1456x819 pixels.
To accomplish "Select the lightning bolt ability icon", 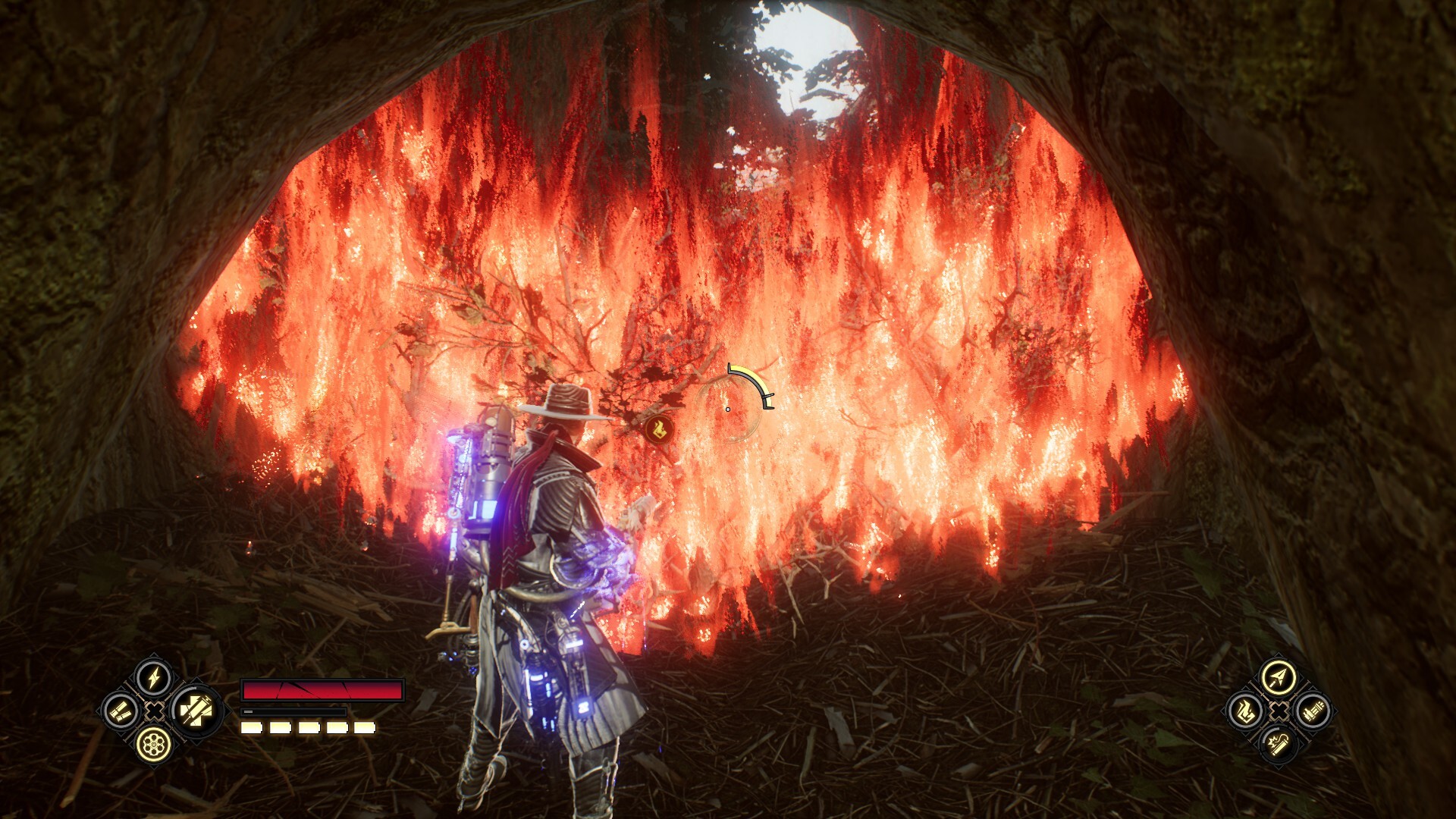I will (x=154, y=677).
